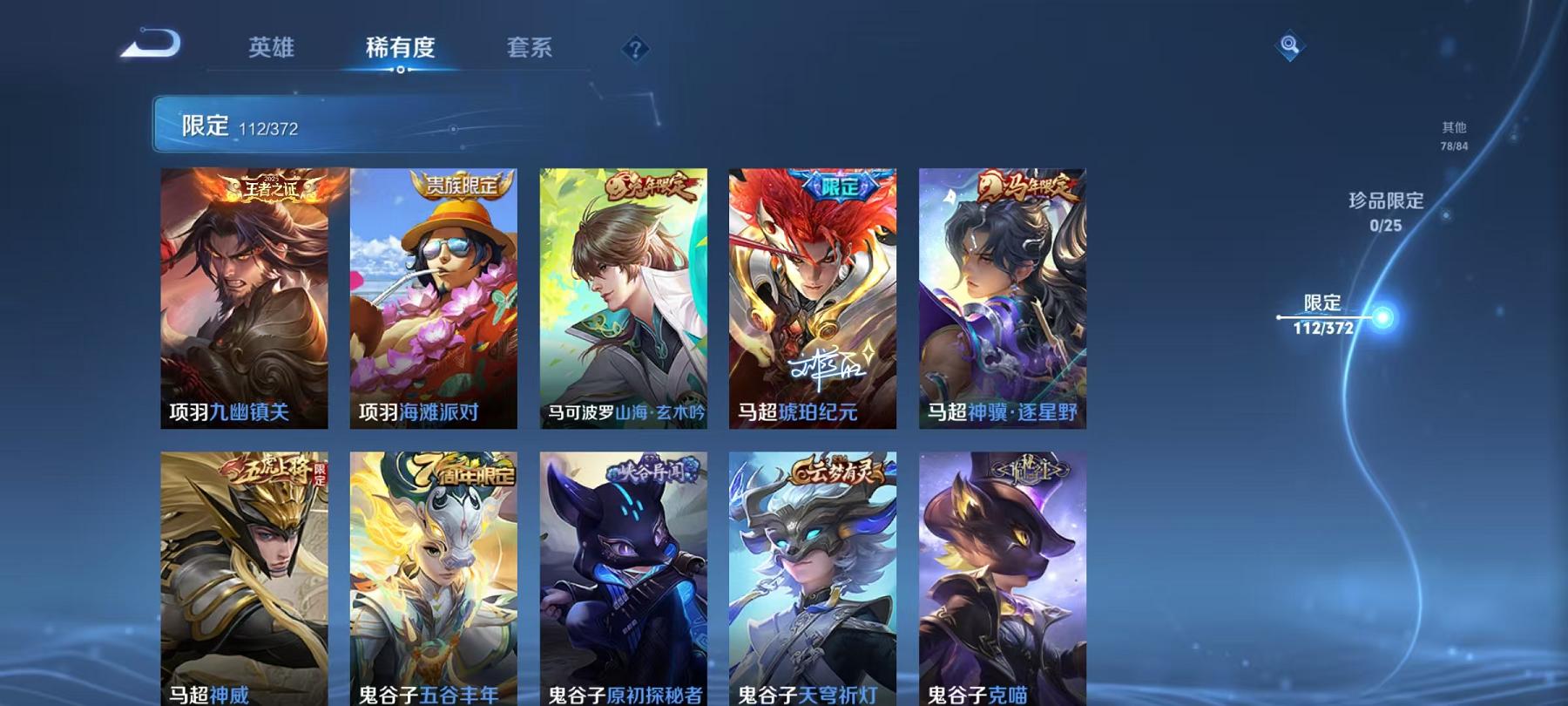Open the help question mark icon
The width and height of the screenshot is (1568, 706).
tap(635, 49)
